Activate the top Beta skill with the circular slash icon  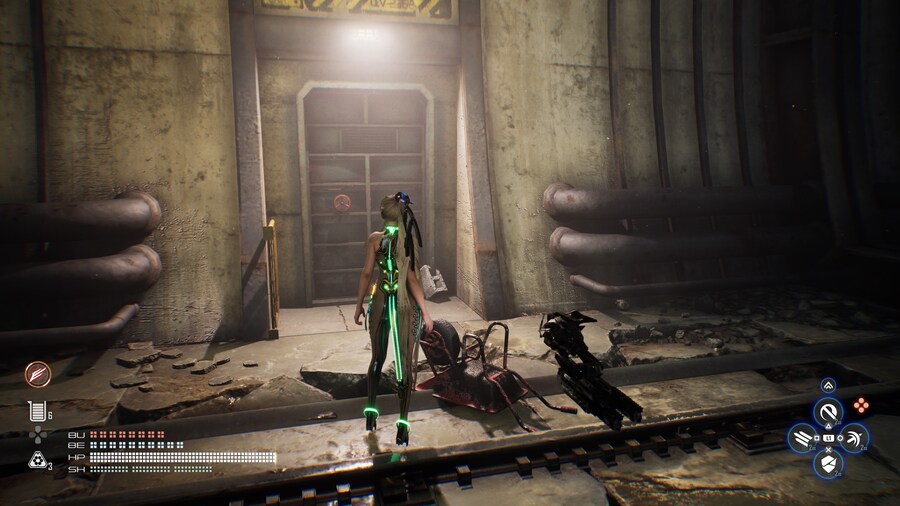(x=828, y=411)
